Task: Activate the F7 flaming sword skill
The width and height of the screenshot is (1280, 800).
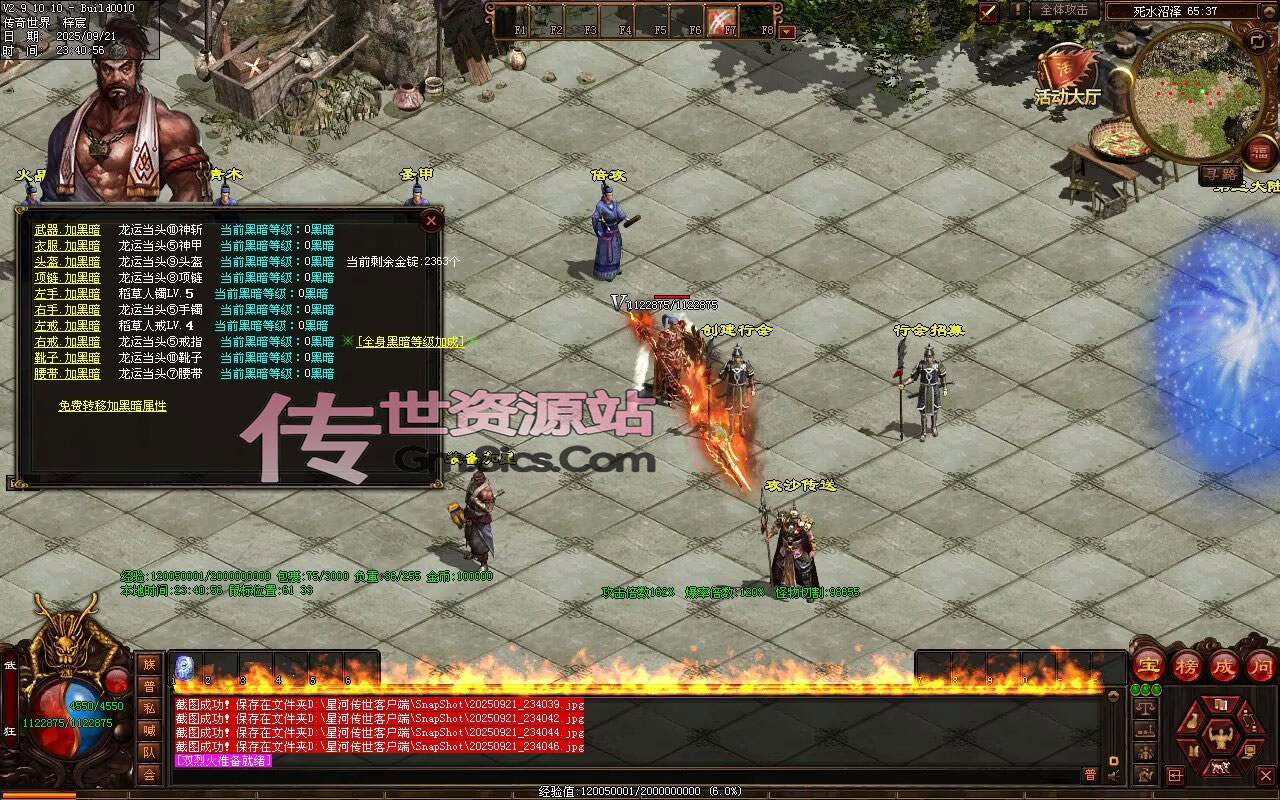Action: click(x=722, y=20)
